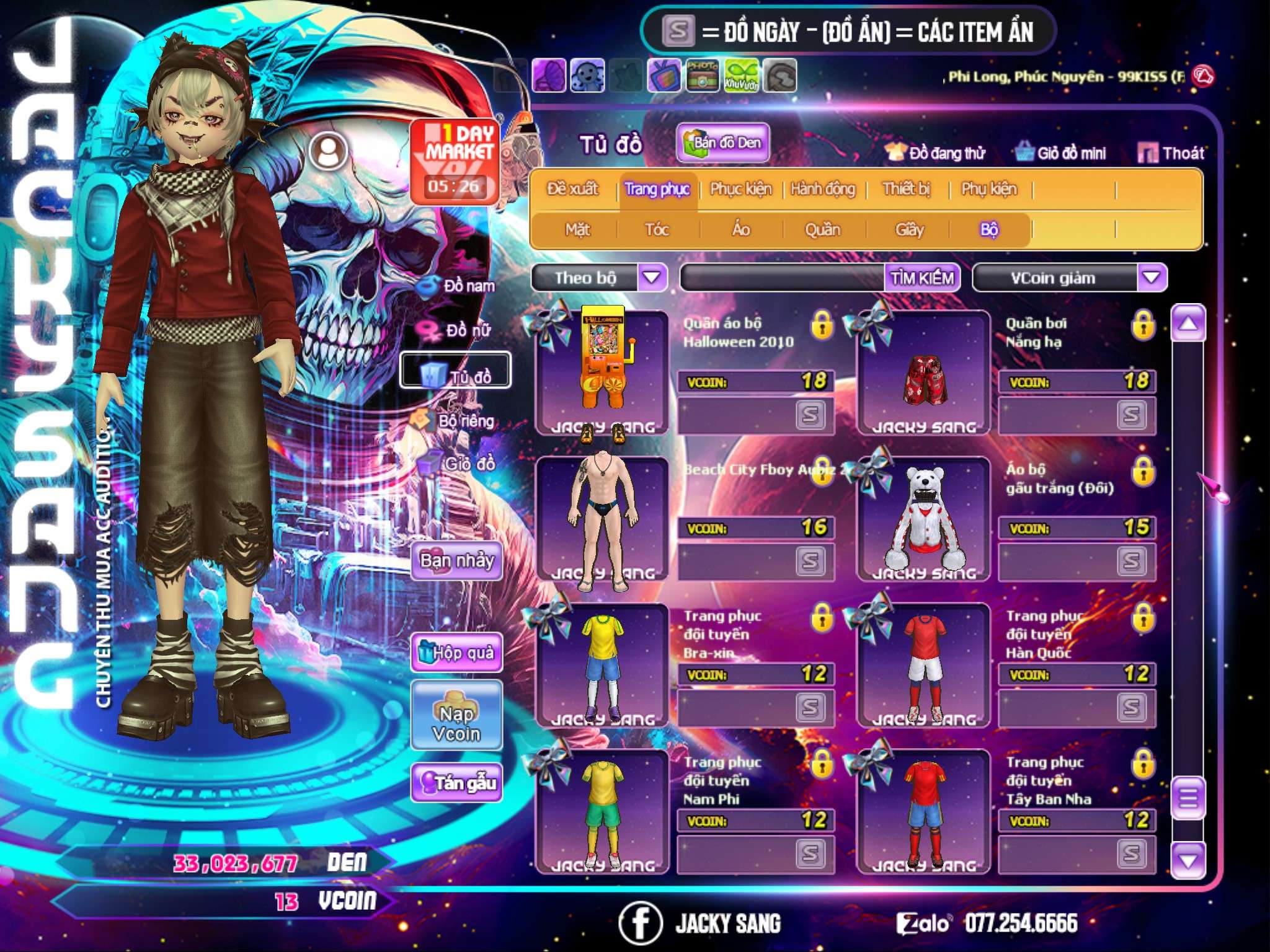Viewport: 1270px width, 952px height.
Task: Select the Hành động category tab
Action: (822, 188)
